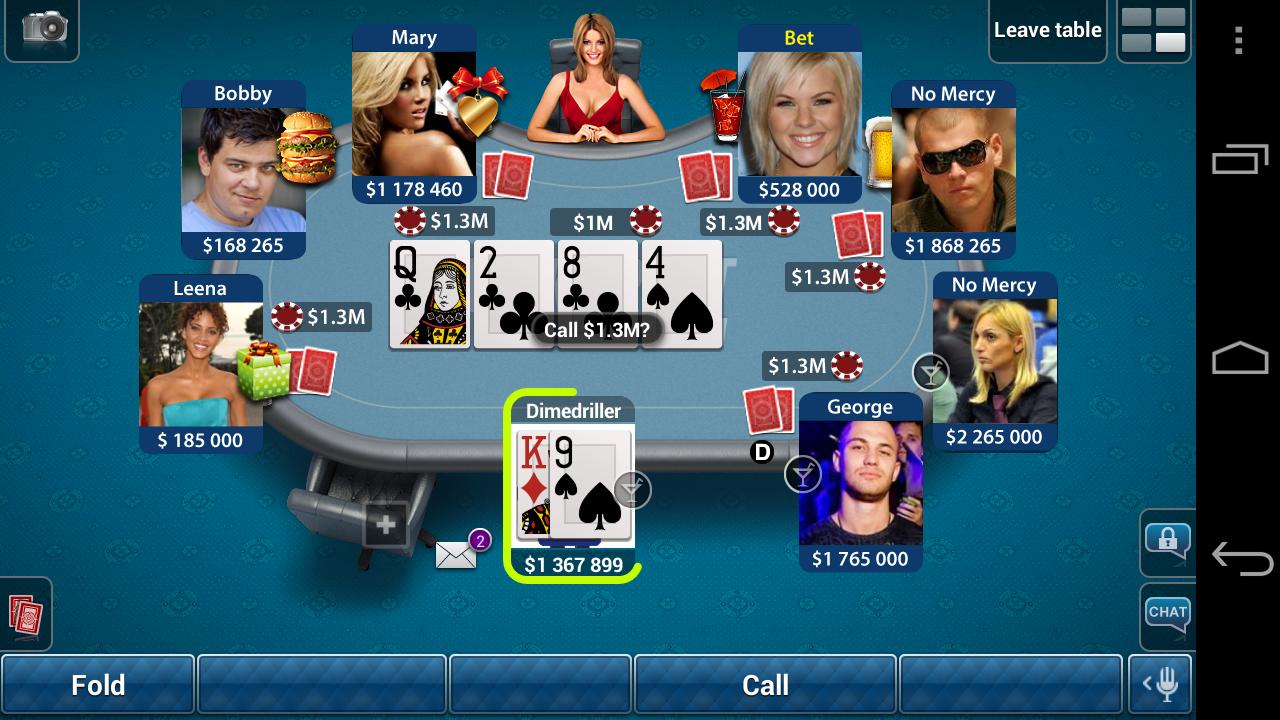Toggle the microphone voice chat
The image size is (1280, 720).
[1161, 685]
